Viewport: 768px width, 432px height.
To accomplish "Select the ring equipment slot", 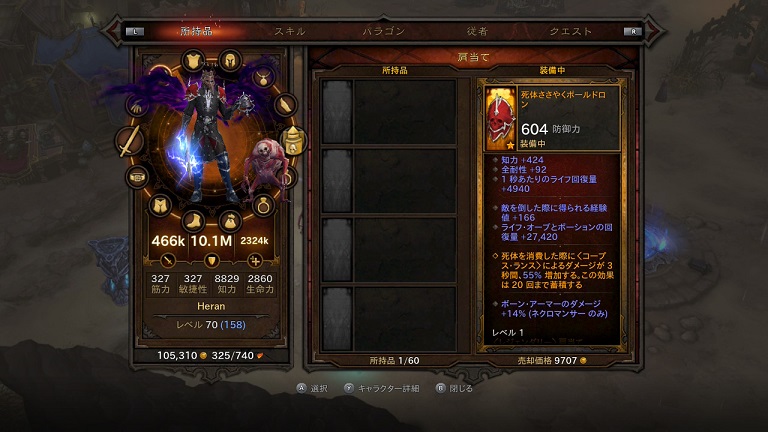I will pyautogui.click(x=264, y=207).
